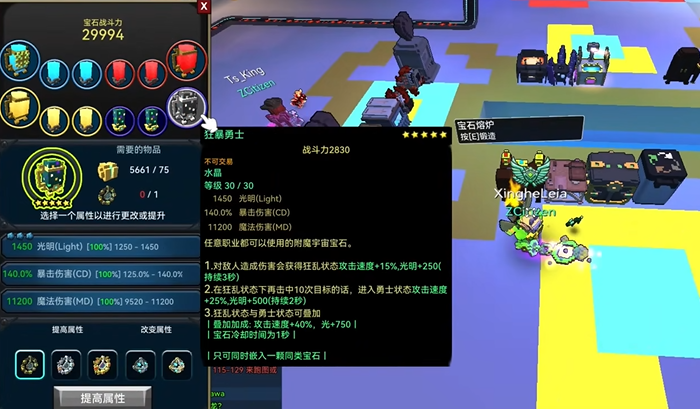Select the highlighted first augment icon
The height and width of the screenshot is (409, 700).
pos(30,364)
